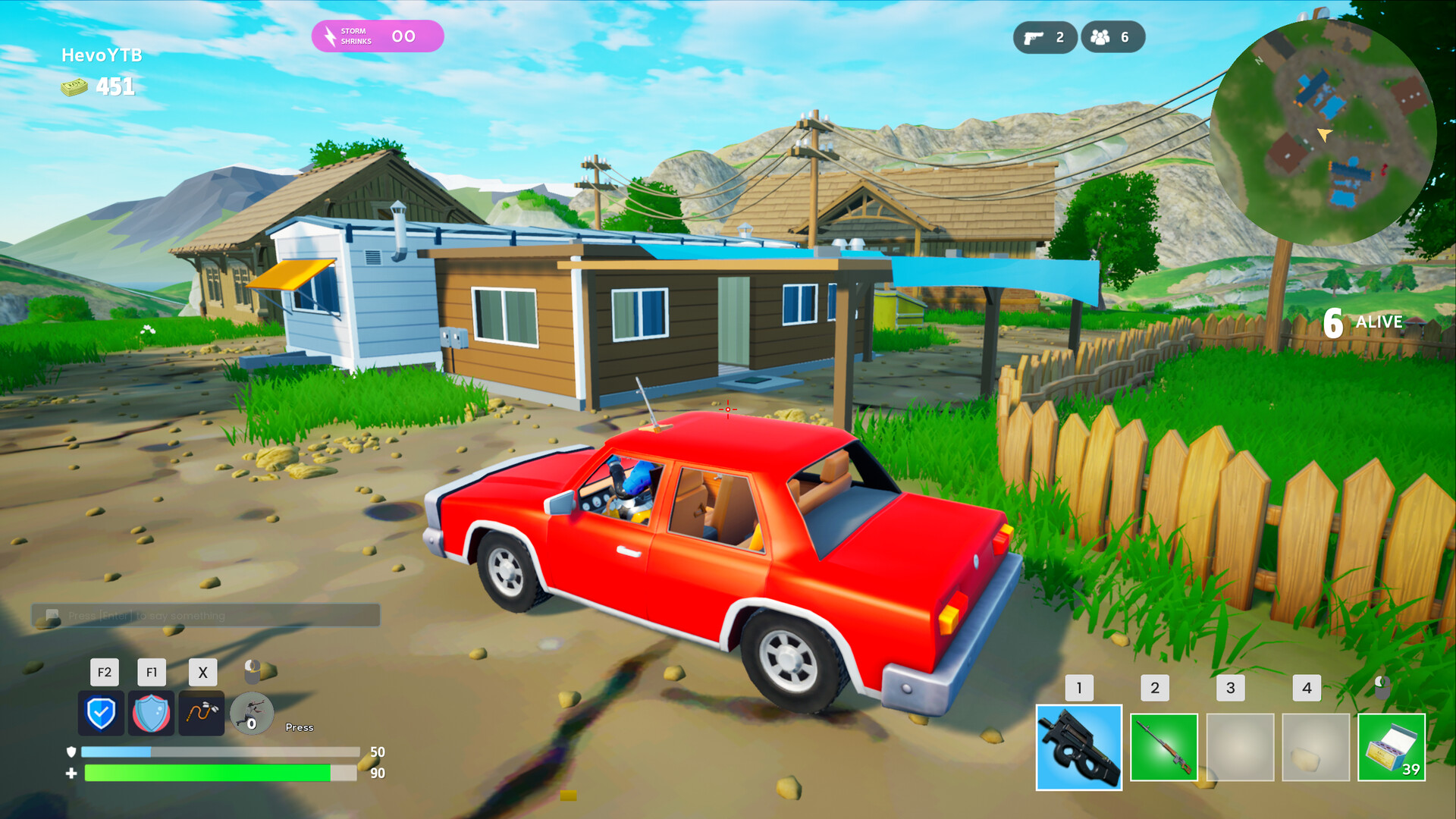Click the shield icon beside the blue bar
This screenshot has height=819, width=1456.
pyautogui.click(x=70, y=752)
